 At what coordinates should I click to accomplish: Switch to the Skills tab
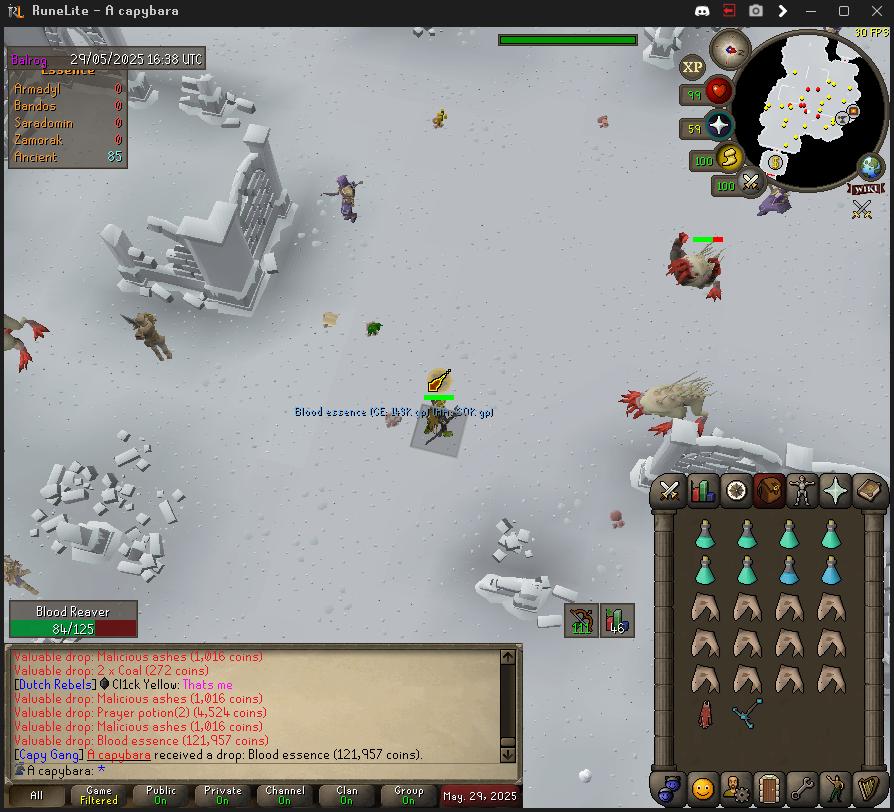[703, 491]
